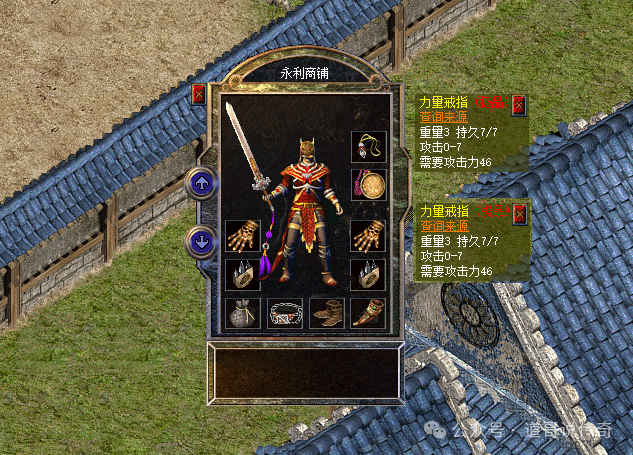
Task: Close the 永利商铺 equipment panel
Action: (198, 94)
